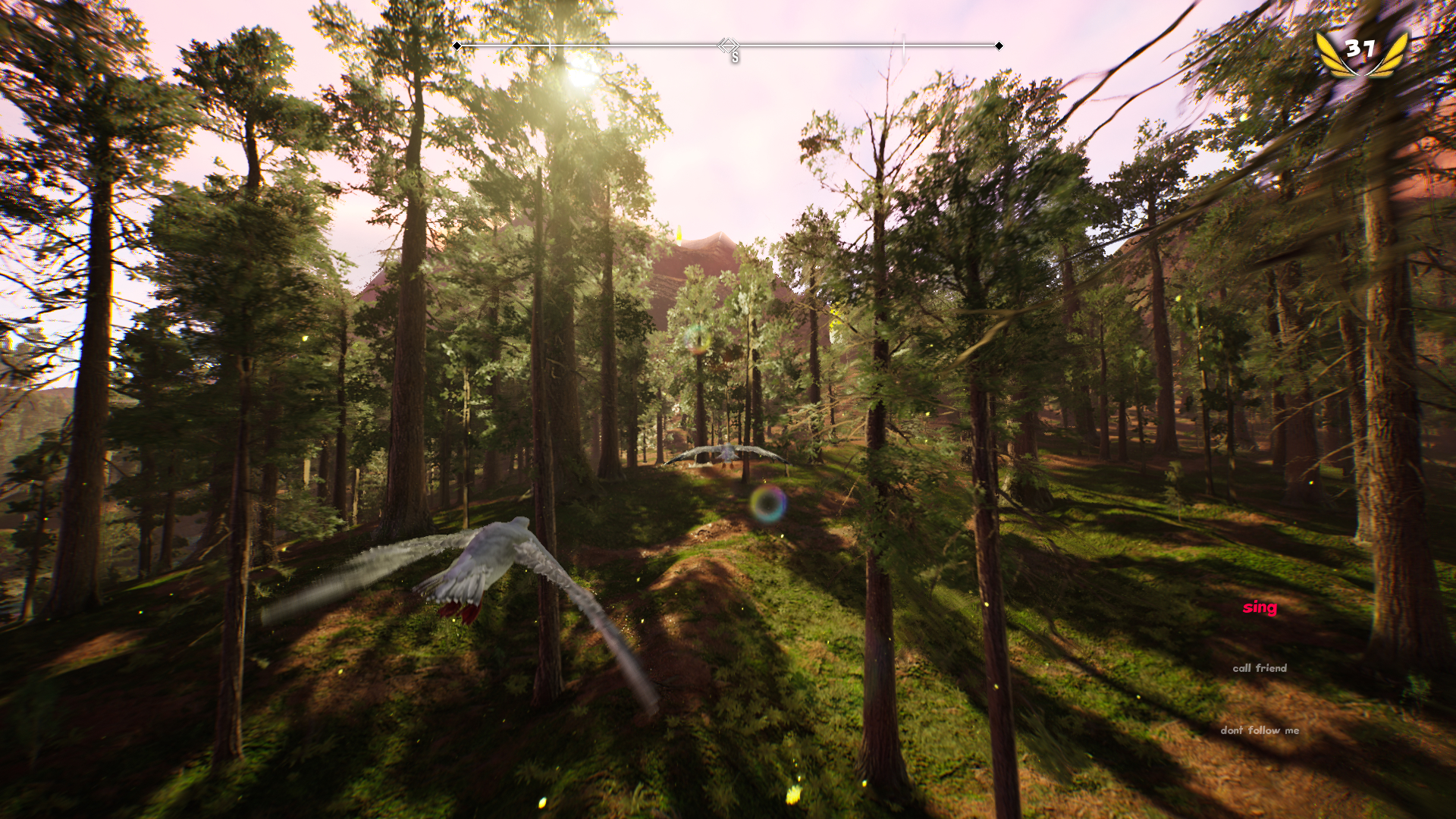Screen dimensions: 1456x819
Task: Click the left black diamond on the compass bar
Action: [457, 46]
